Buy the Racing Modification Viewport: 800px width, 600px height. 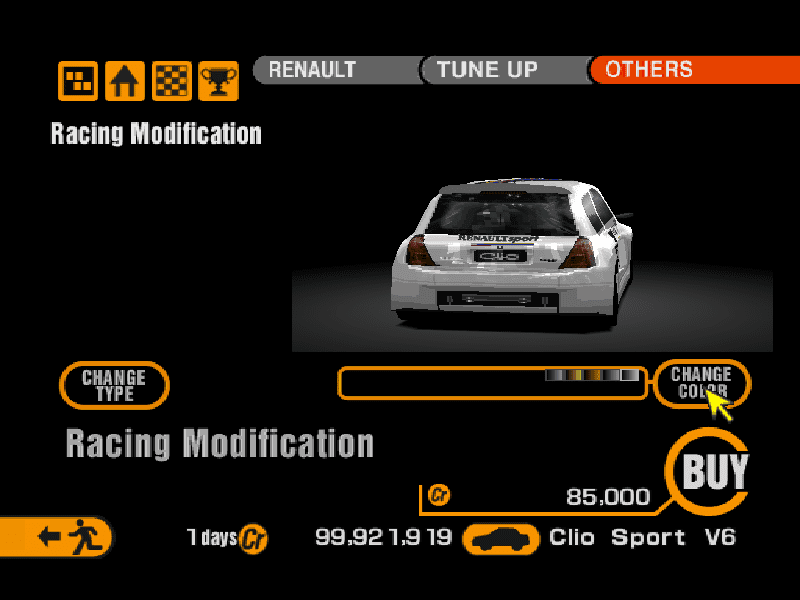(x=715, y=470)
